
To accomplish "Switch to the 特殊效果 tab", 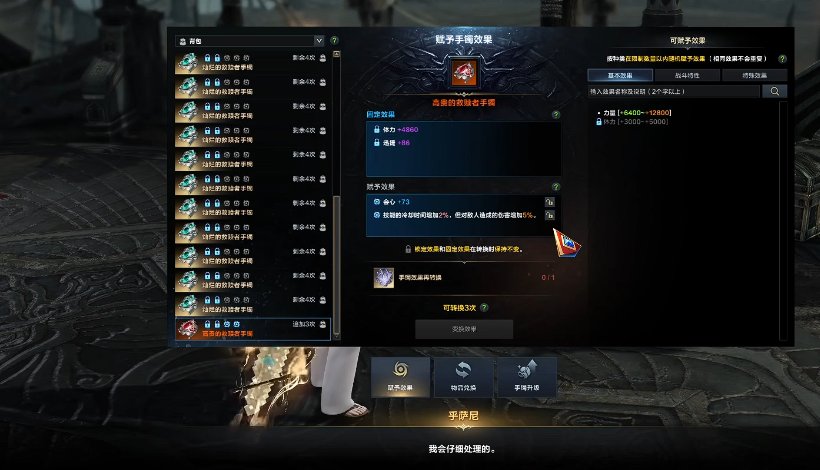I will 753,75.
